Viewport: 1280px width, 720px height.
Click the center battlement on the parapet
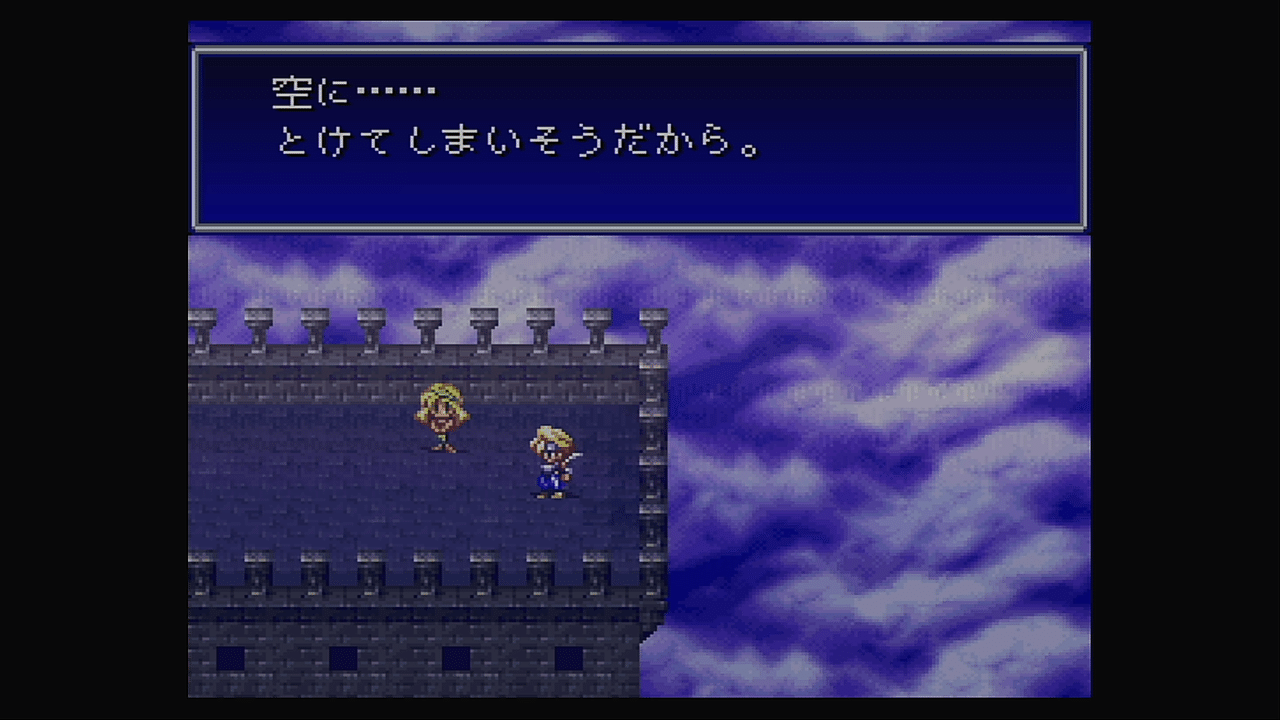point(428,320)
